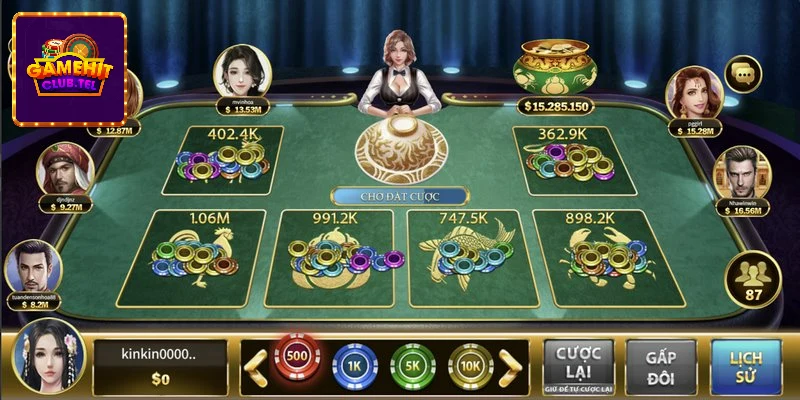800x400 pixels.
Task: Bet on the rooster tile
Action: 191,256
